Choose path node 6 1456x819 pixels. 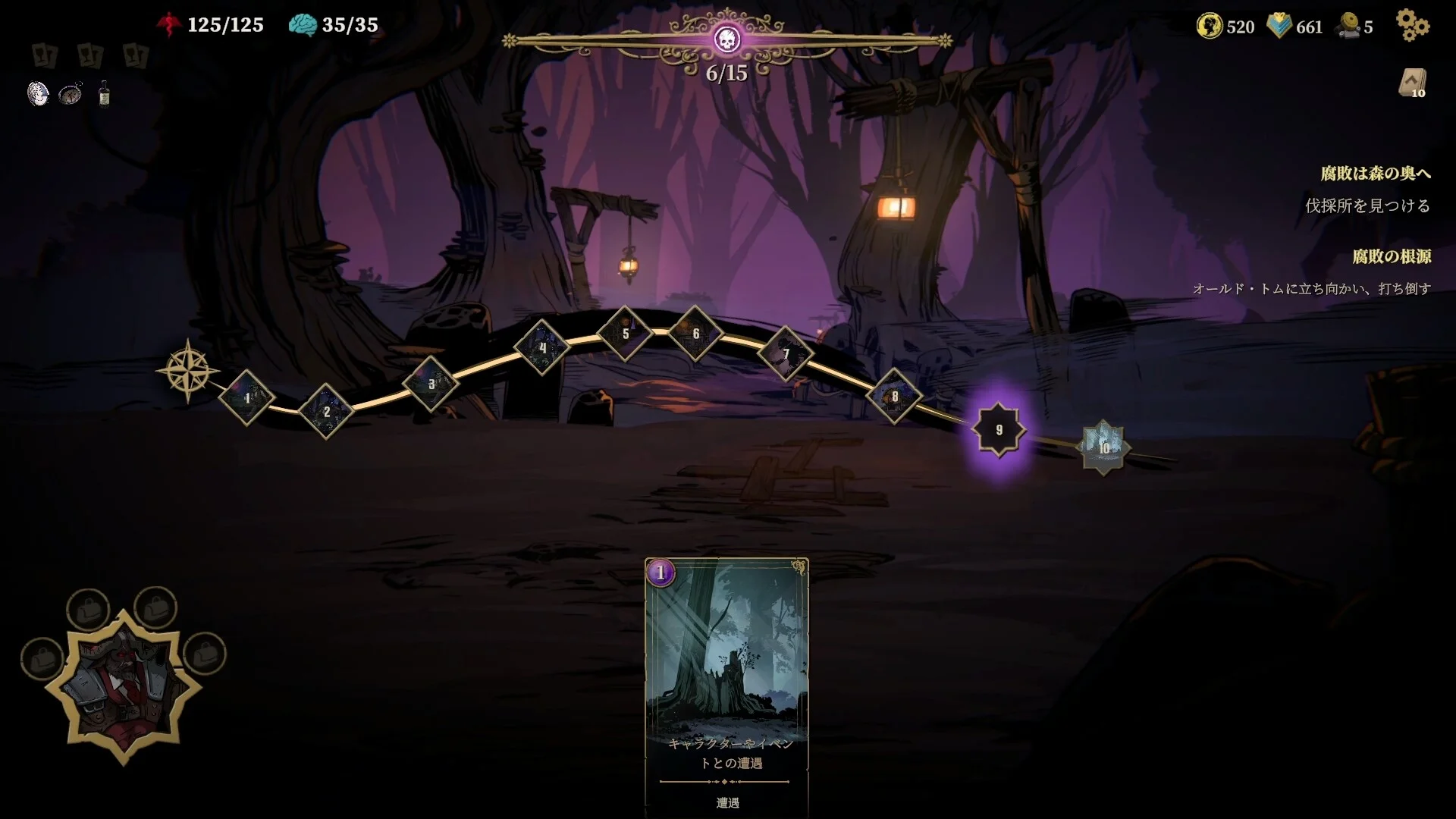click(x=695, y=334)
